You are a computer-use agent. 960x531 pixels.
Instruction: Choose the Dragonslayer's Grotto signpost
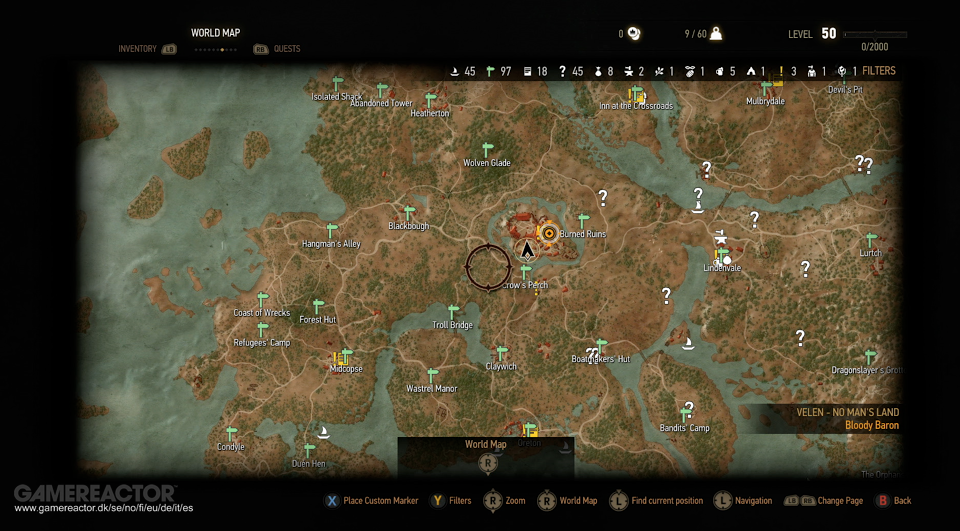(870, 357)
